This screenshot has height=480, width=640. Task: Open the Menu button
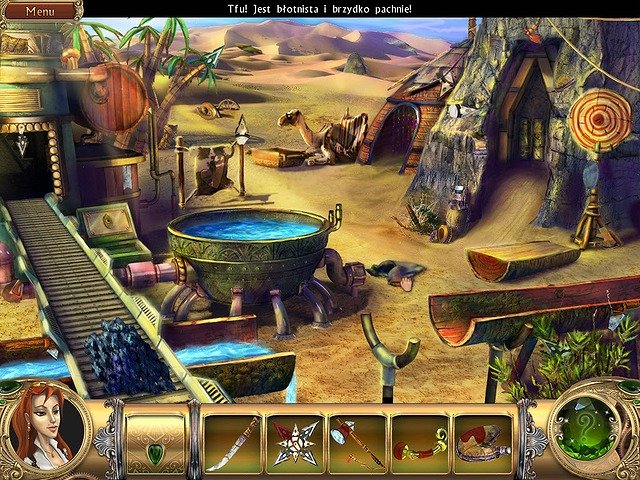point(39,10)
